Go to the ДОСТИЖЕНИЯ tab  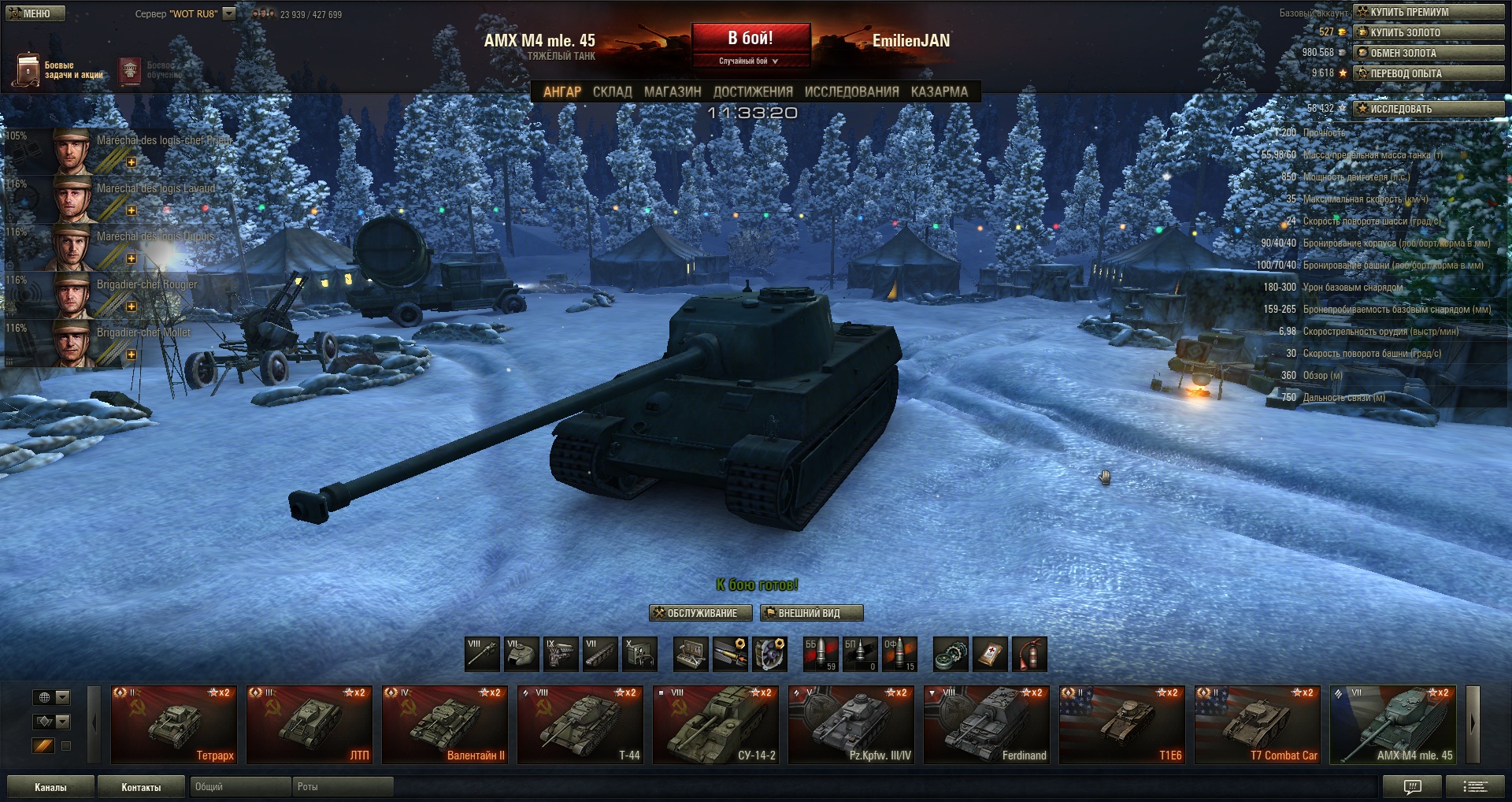[x=753, y=92]
